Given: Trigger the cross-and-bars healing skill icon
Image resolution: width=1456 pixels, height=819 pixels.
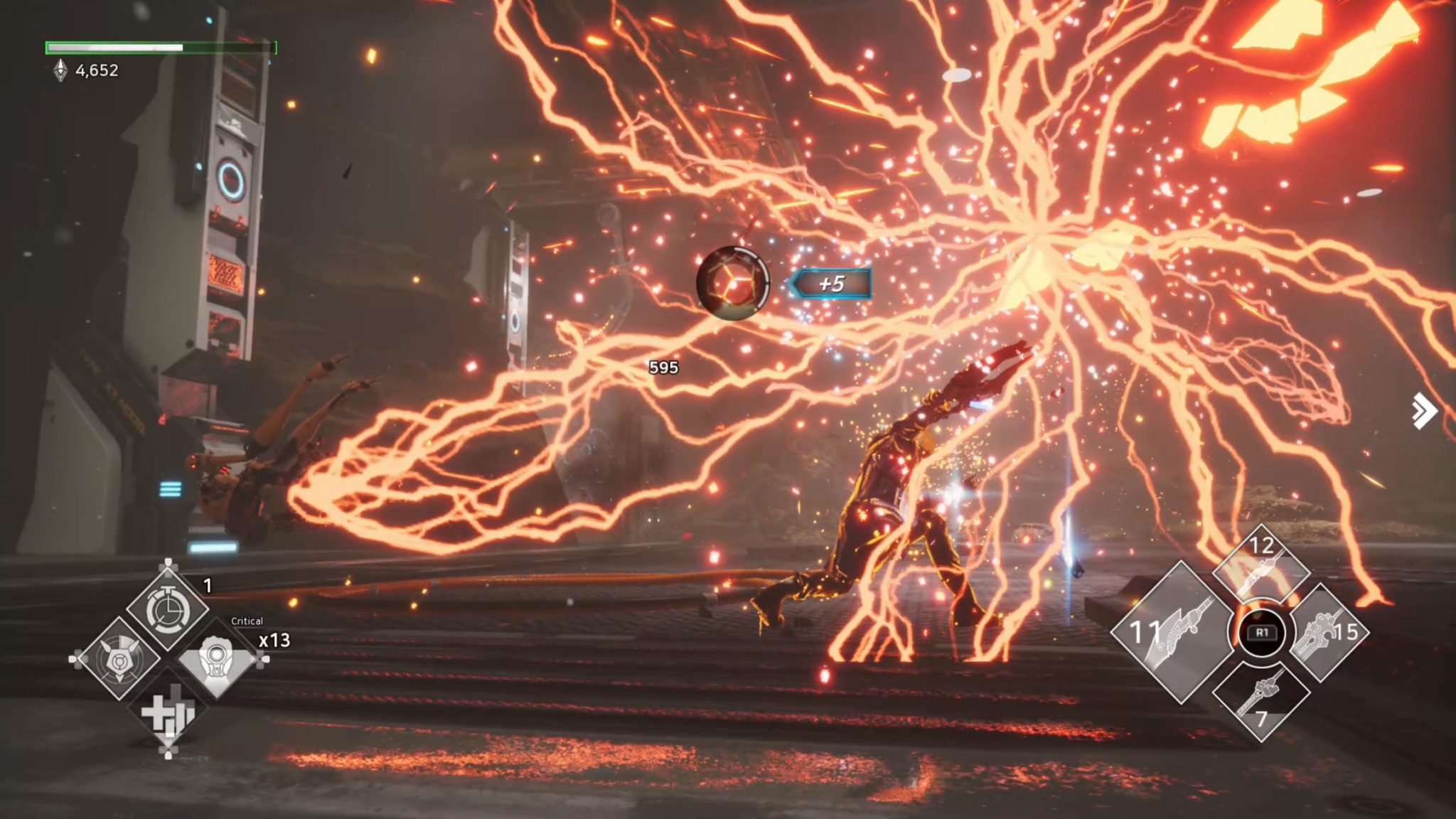Looking at the screenshot, I should [168, 711].
